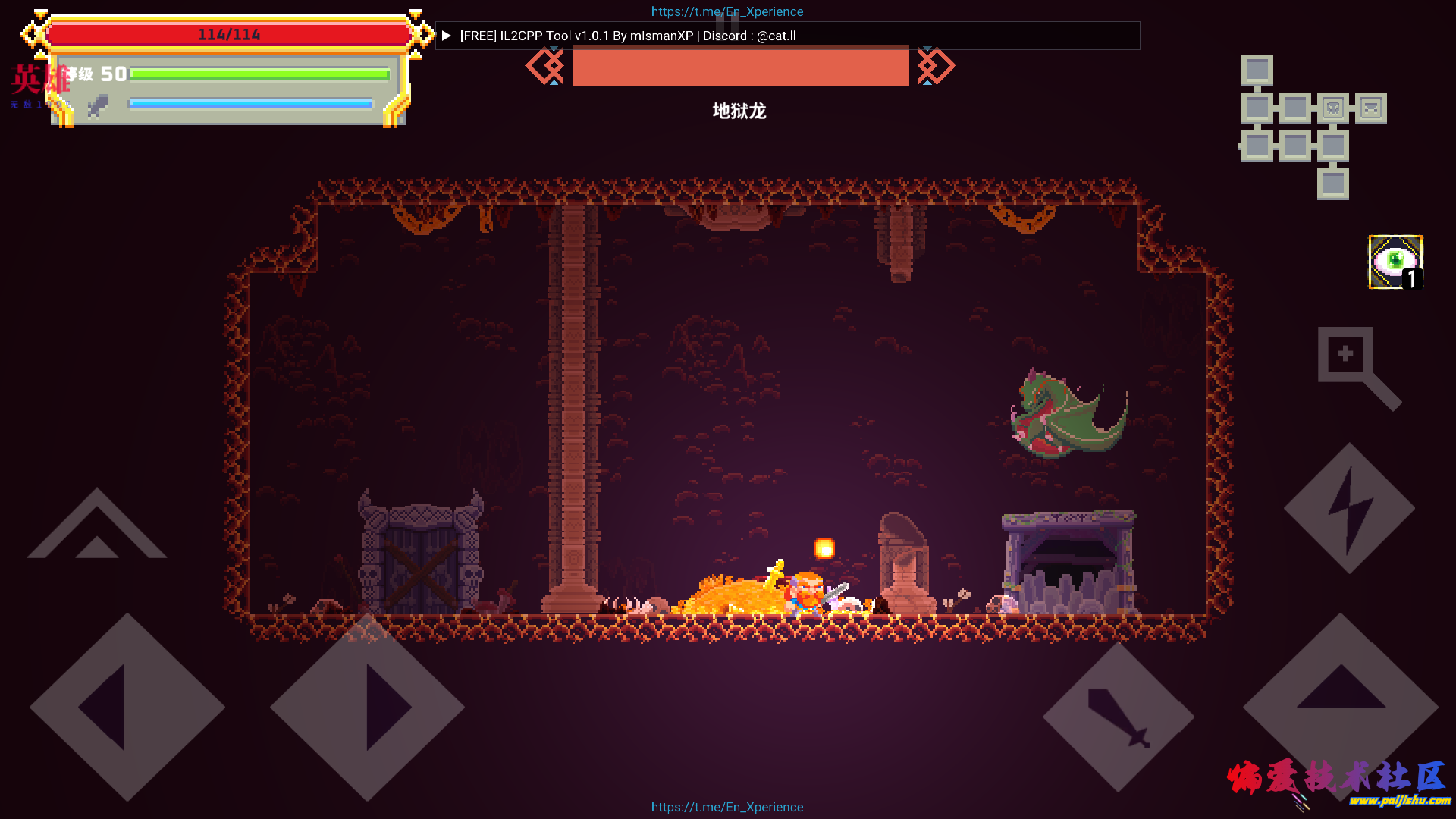
Task: Open the t.me/En_Xperience link at bottom
Action: click(727, 807)
